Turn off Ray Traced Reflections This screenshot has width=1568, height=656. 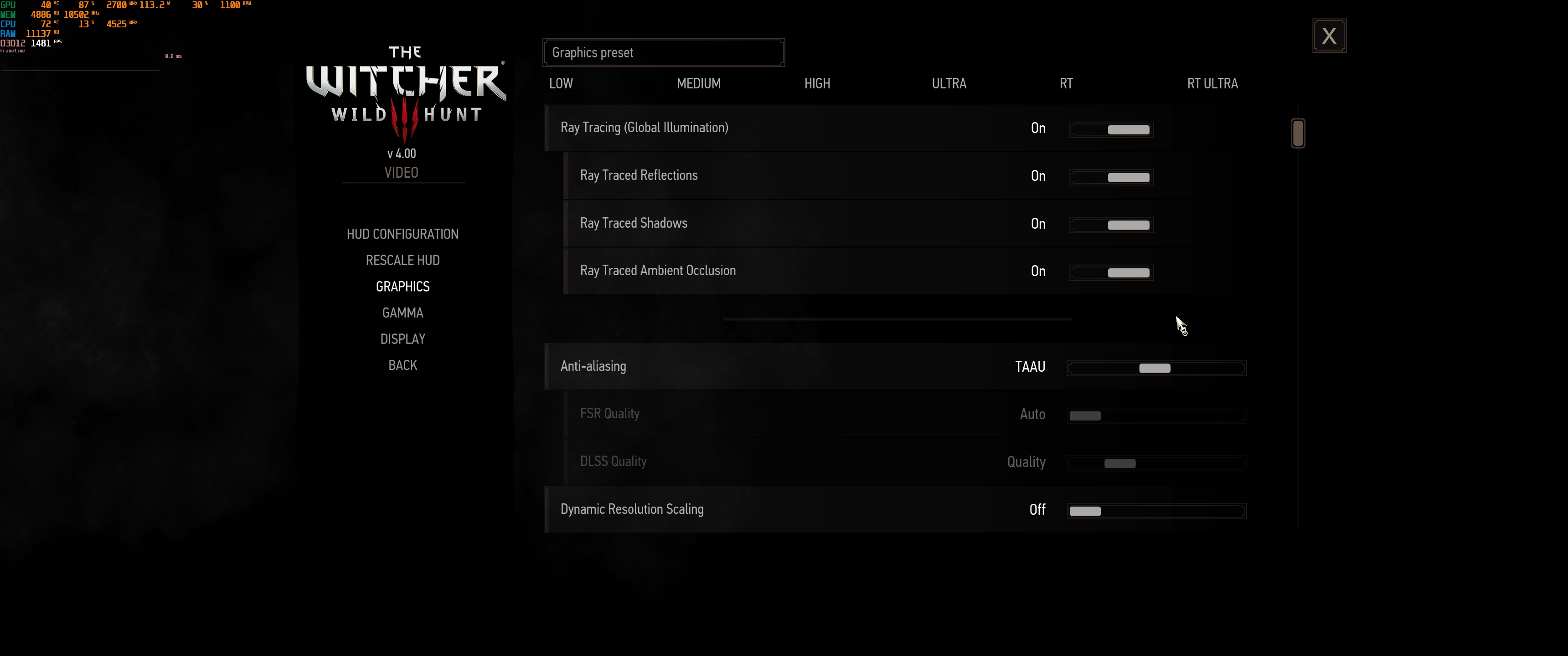click(1111, 176)
